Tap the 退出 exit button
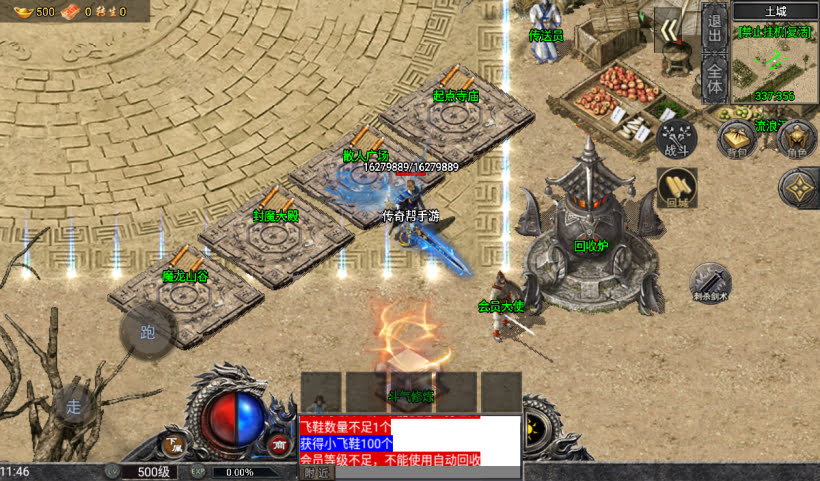The width and height of the screenshot is (820, 481). [x=714, y=27]
